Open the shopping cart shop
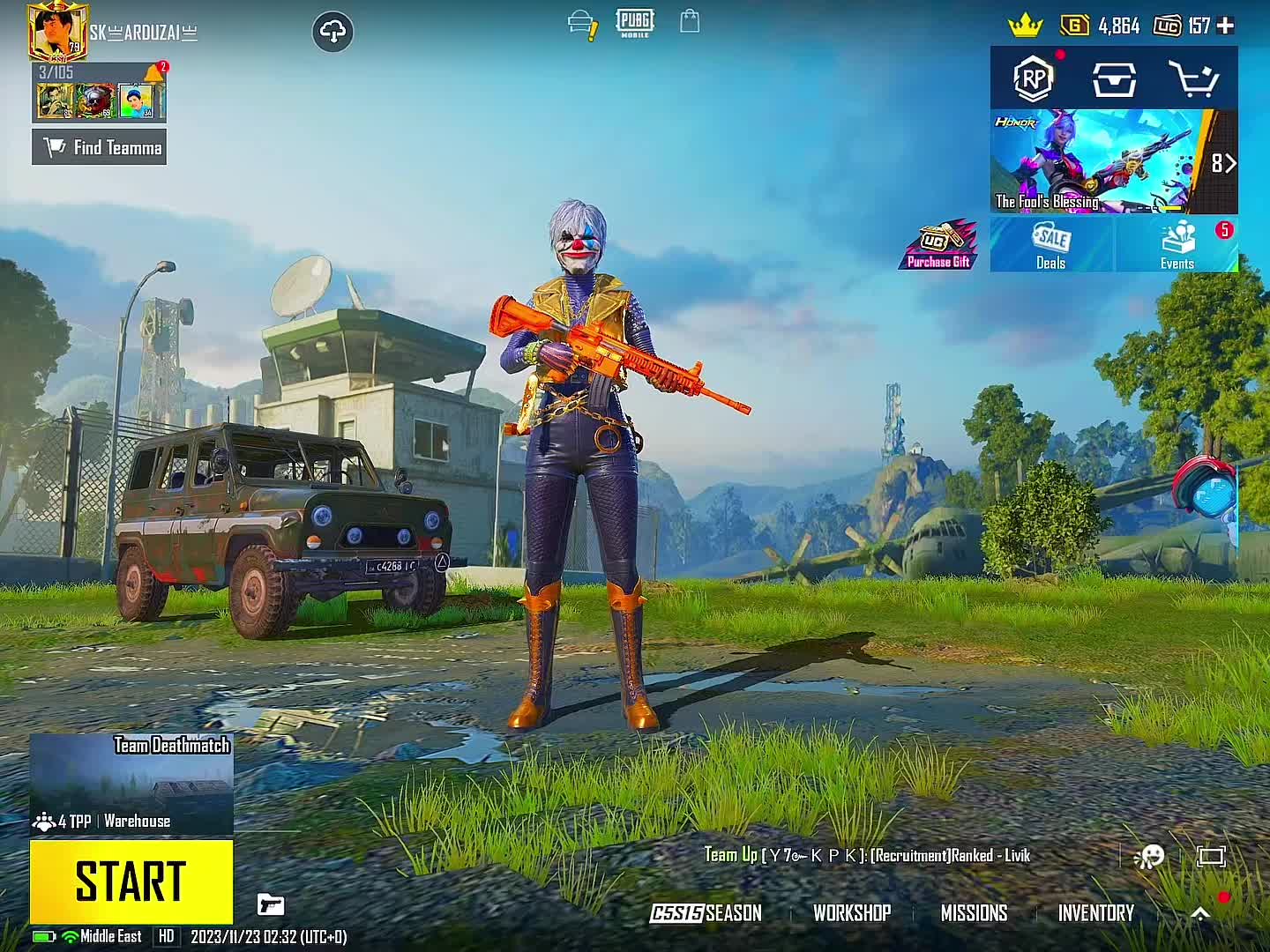Image resolution: width=1270 pixels, height=952 pixels. (x=1193, y=79)
